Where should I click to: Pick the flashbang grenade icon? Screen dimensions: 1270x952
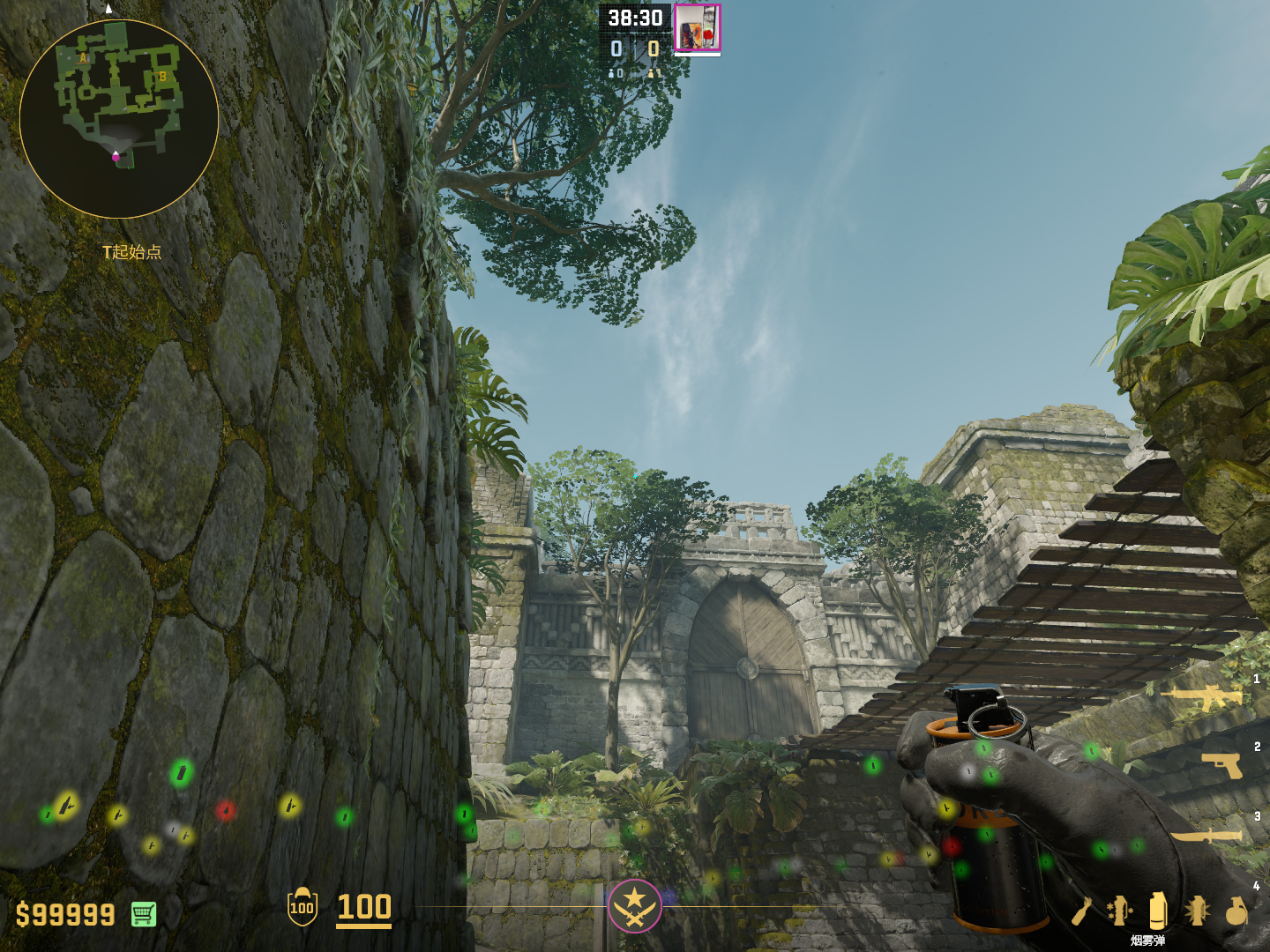1197,910
